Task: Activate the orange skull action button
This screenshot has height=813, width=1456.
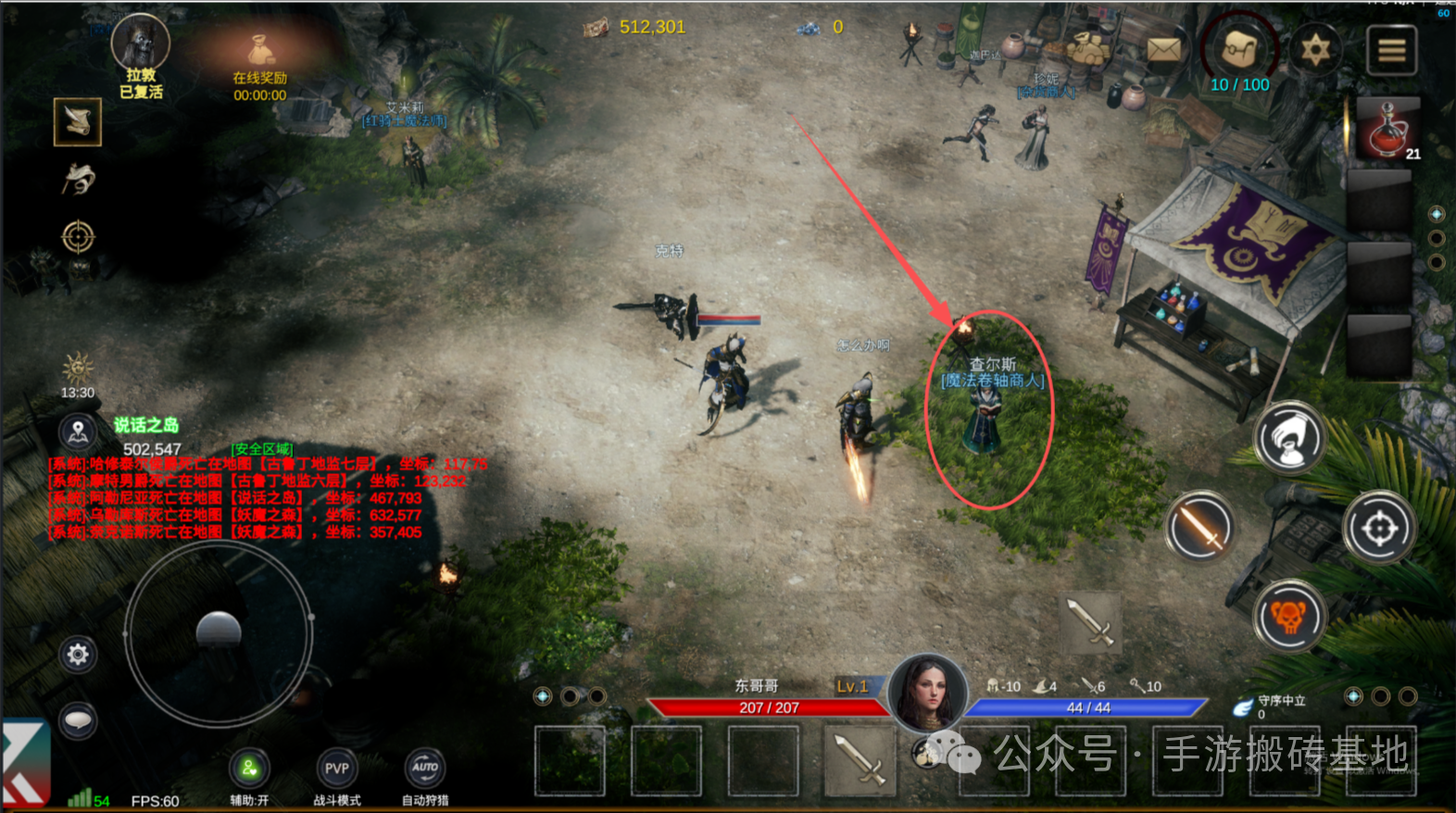Action: point(1288,616)
